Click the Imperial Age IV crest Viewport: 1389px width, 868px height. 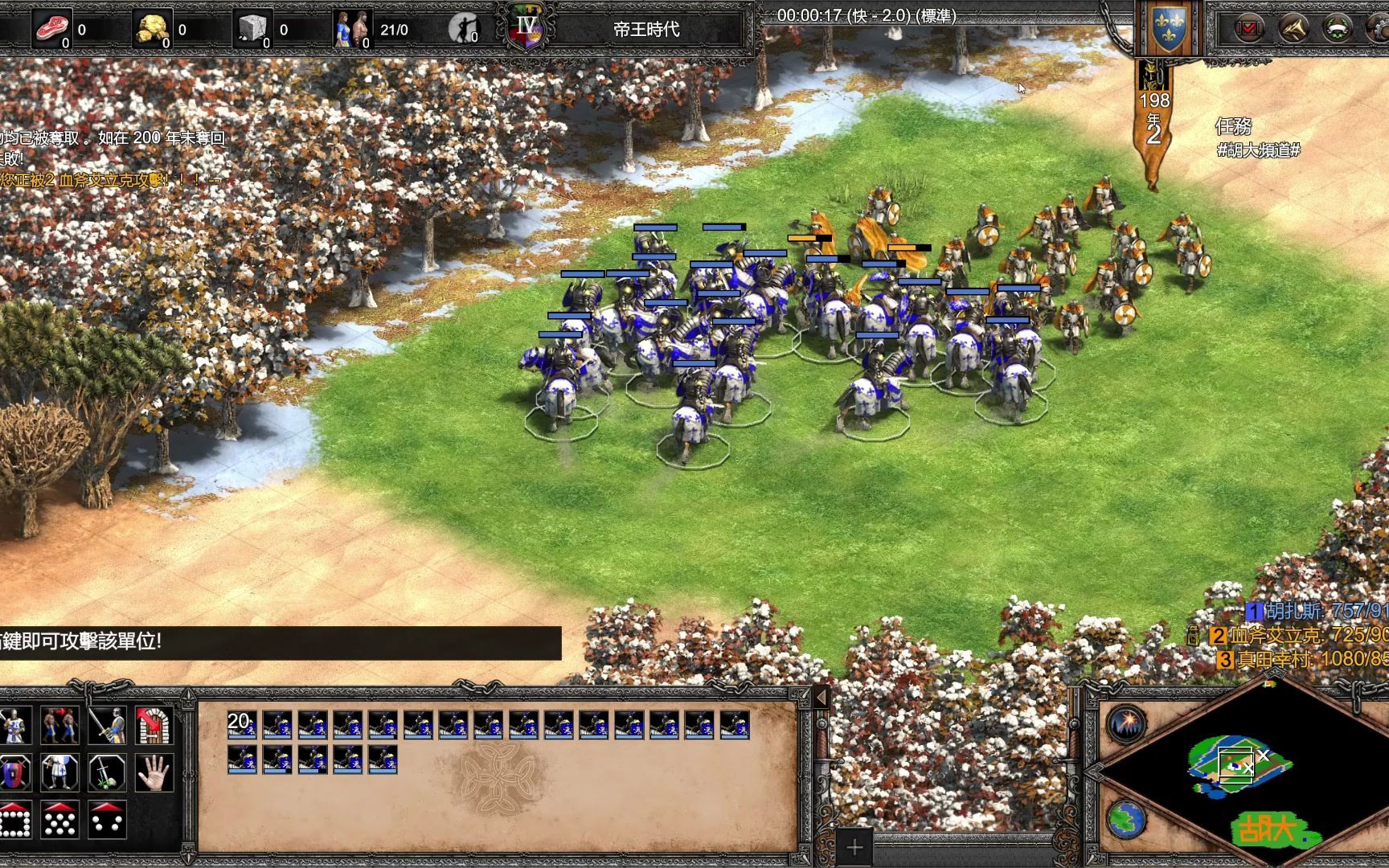(527, 29)
